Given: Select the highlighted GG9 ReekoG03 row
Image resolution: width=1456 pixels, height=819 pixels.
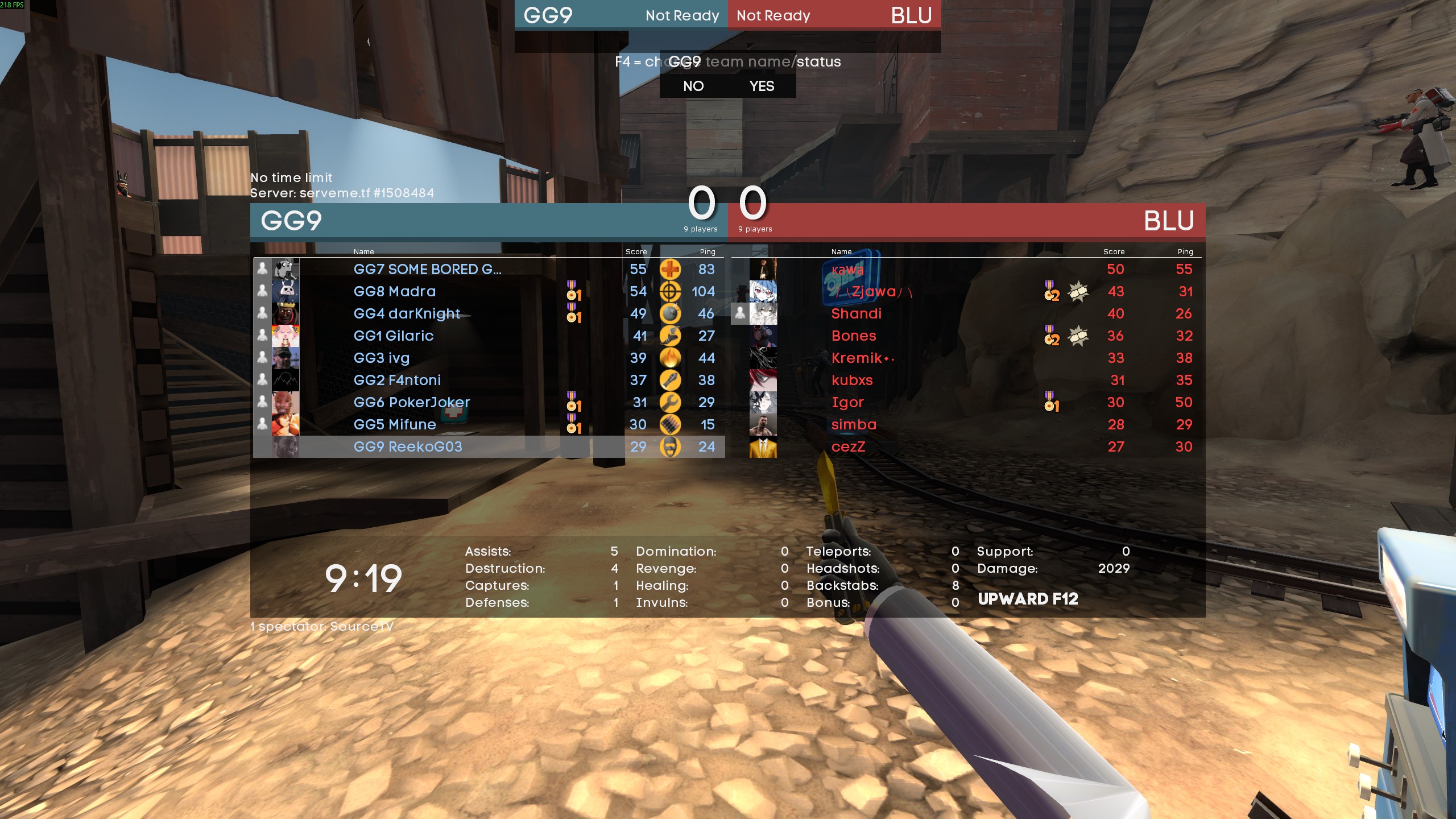Looking at the screenshot, I should (x=407, y=447).
